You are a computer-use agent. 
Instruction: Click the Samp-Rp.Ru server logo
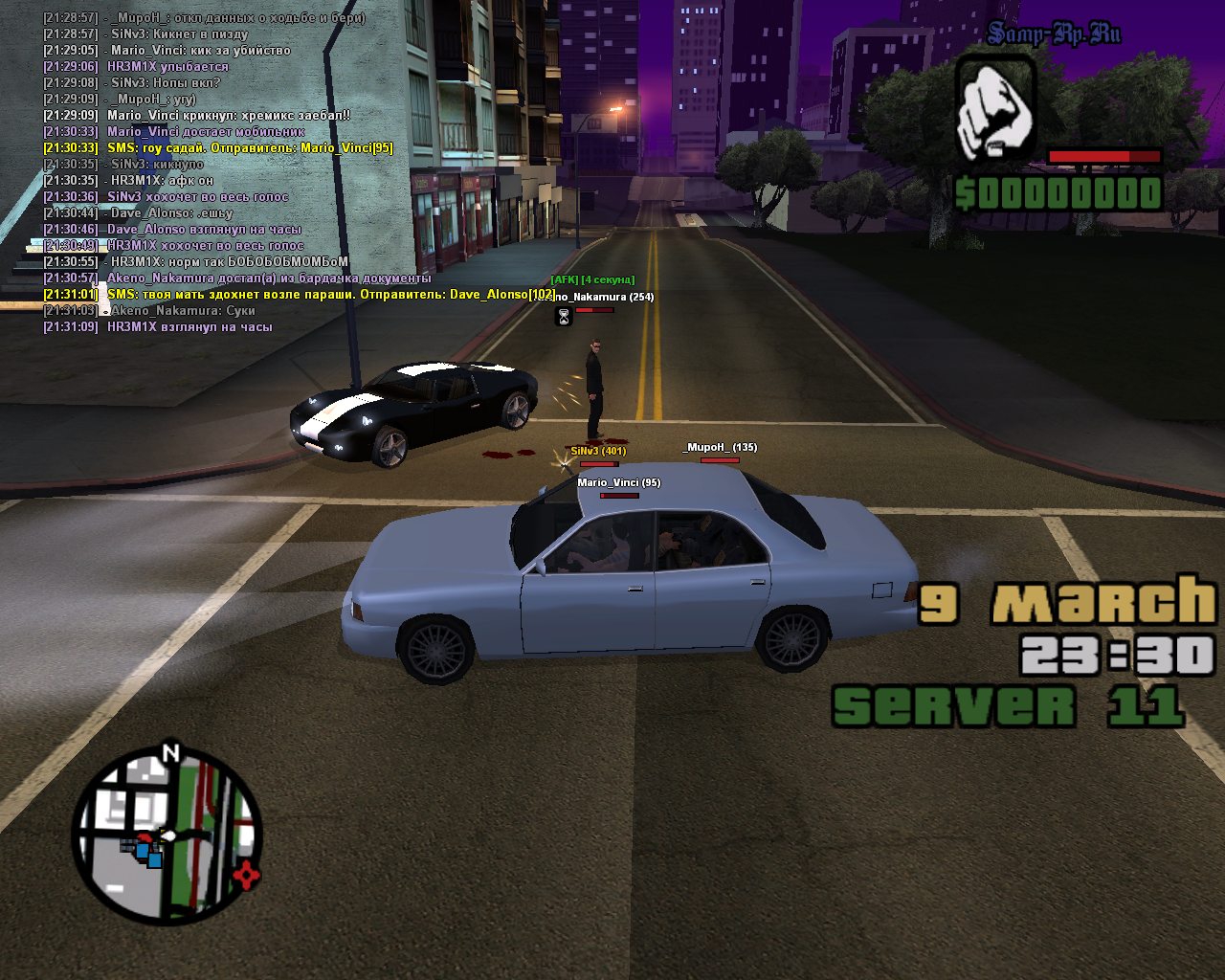coord(1054,35)
